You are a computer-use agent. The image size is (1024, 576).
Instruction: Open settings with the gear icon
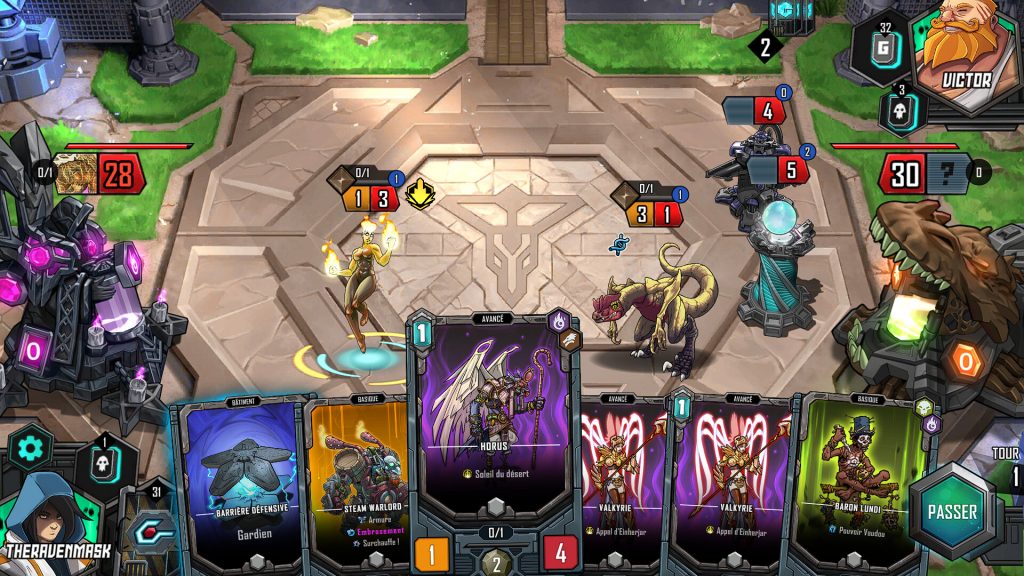tap(30, 448)
